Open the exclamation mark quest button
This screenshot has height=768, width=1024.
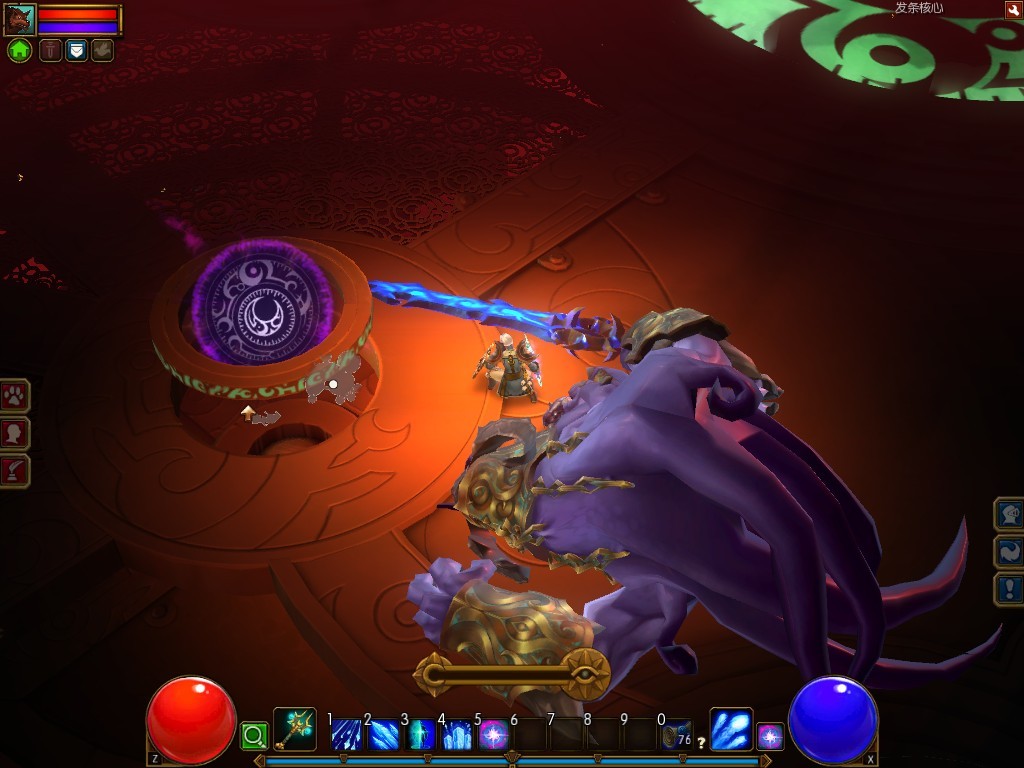pos(1008,588)
